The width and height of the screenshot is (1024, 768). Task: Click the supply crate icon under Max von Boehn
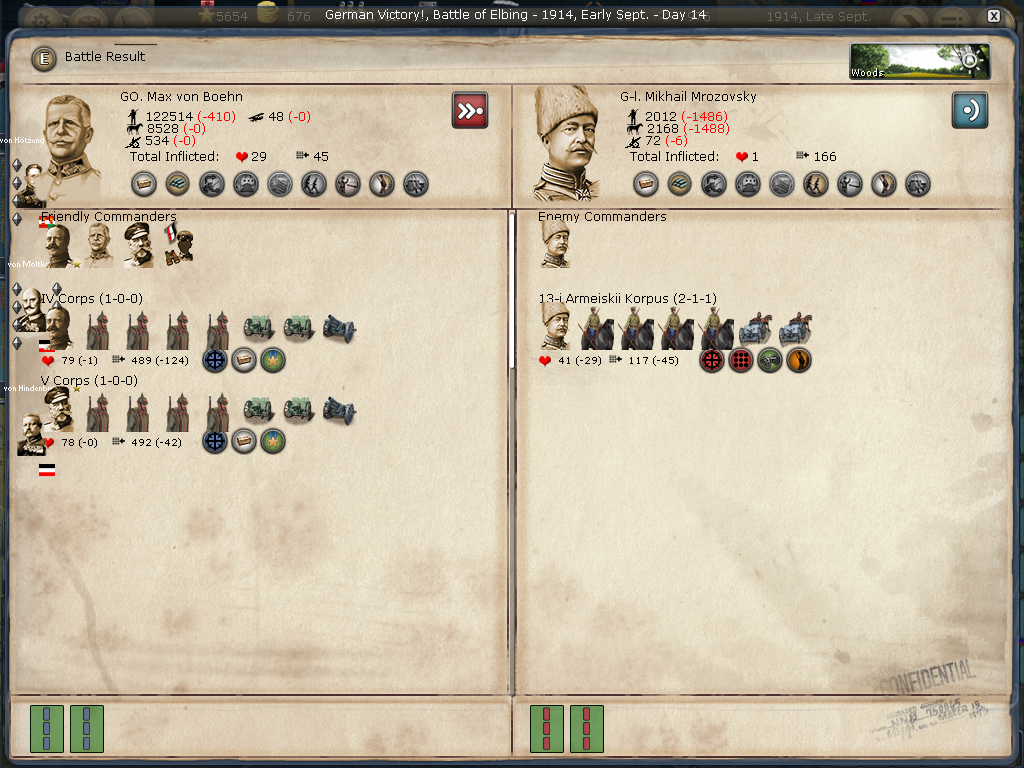click(144, 184)
